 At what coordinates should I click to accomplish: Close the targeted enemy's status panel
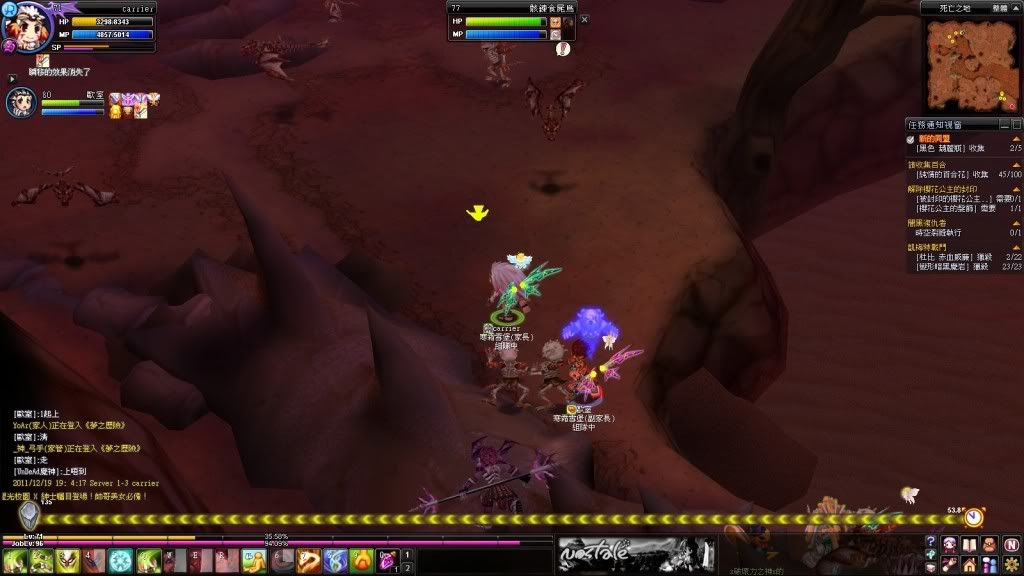[x=585, y=19]
